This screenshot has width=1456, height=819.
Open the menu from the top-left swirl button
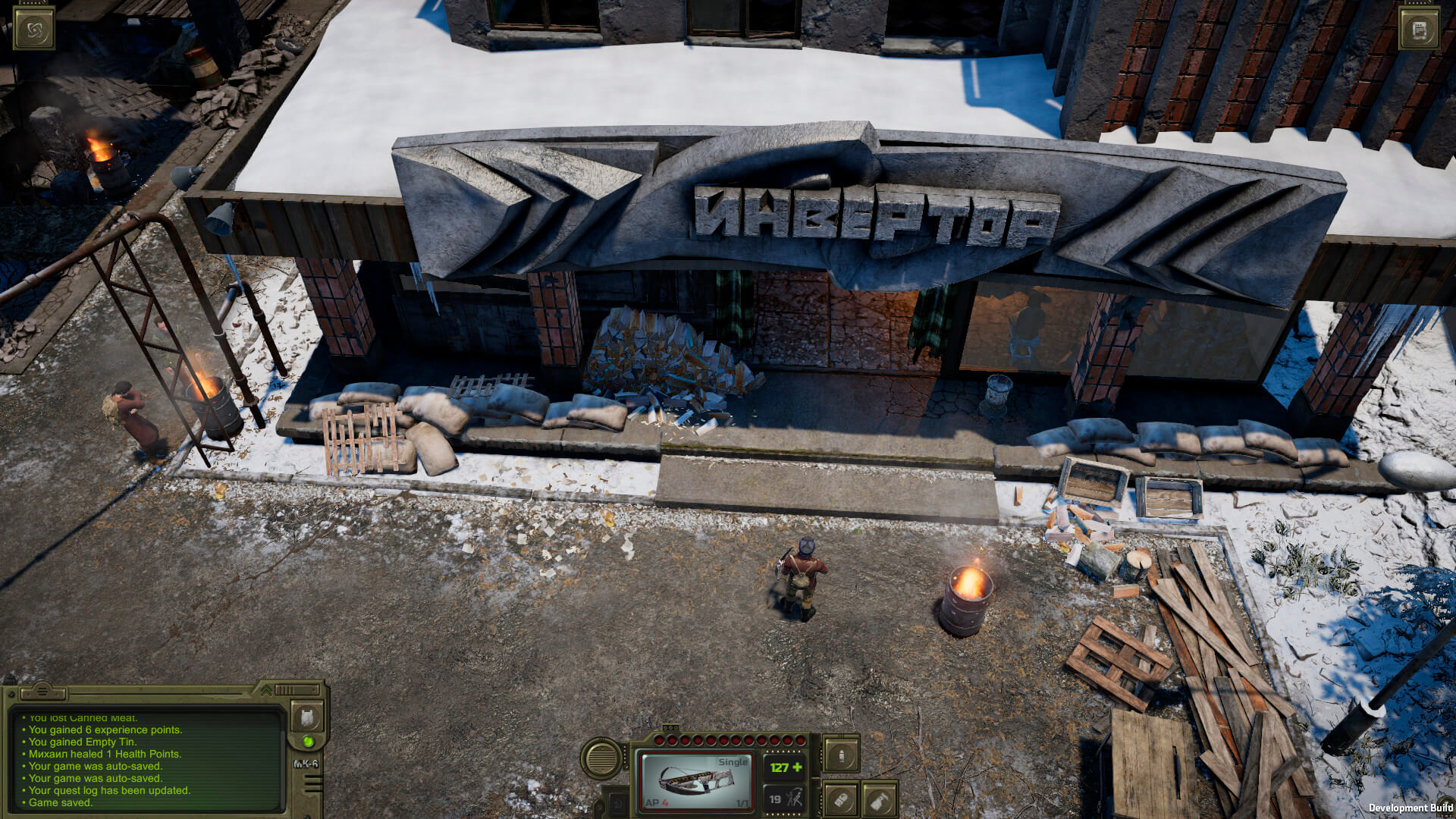[34, 30]
